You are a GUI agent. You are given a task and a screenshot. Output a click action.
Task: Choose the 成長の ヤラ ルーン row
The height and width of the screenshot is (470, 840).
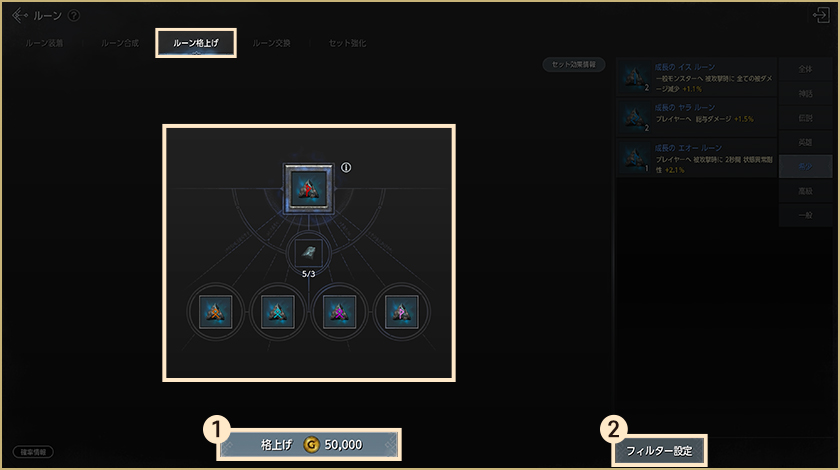point(696,117)
